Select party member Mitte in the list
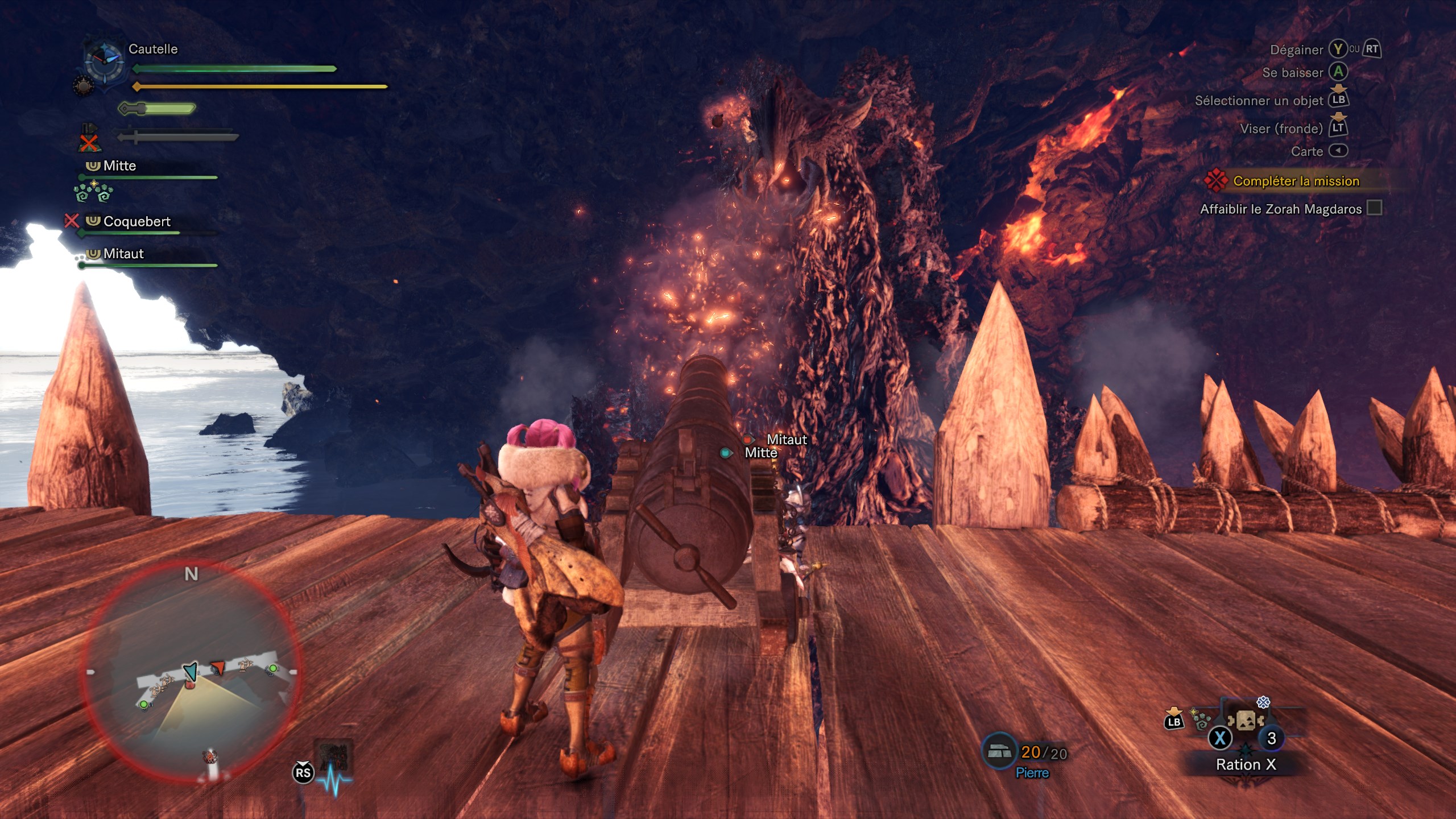This screenshot has width=1456, height=819. point(119,166)
